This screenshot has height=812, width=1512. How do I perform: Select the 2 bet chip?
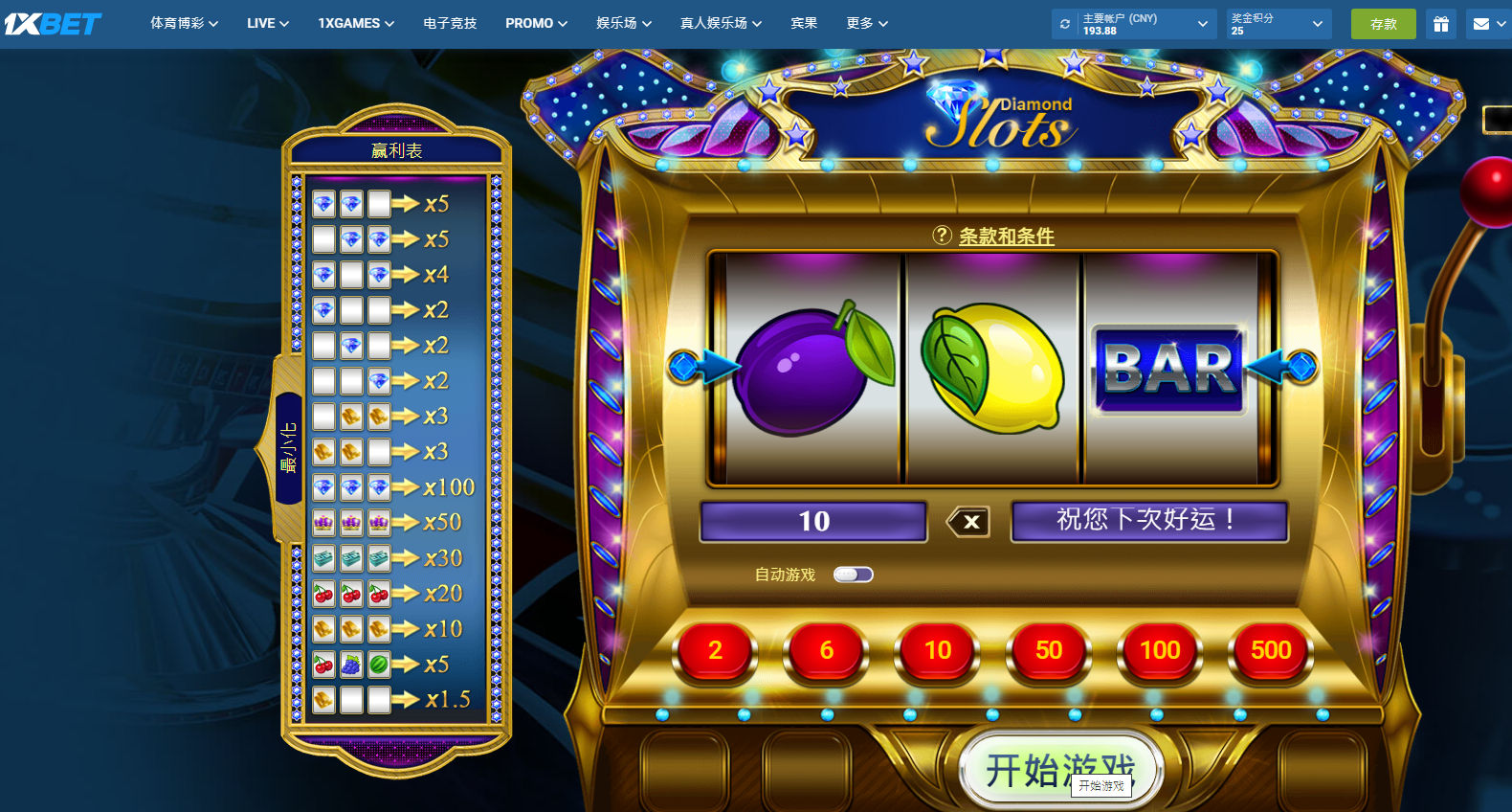click(x=715, y=651)
